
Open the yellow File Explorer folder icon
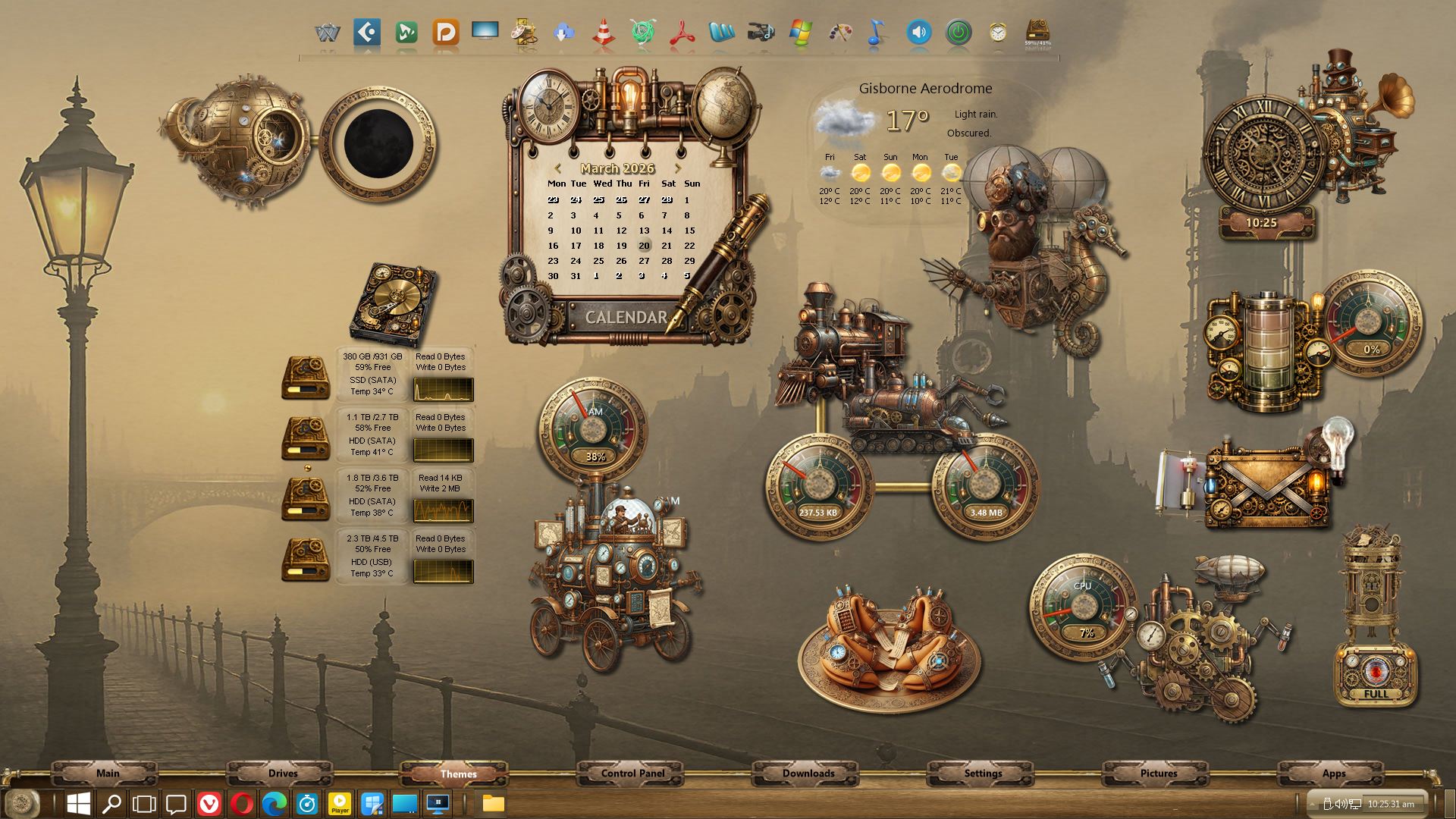point(493,804)
